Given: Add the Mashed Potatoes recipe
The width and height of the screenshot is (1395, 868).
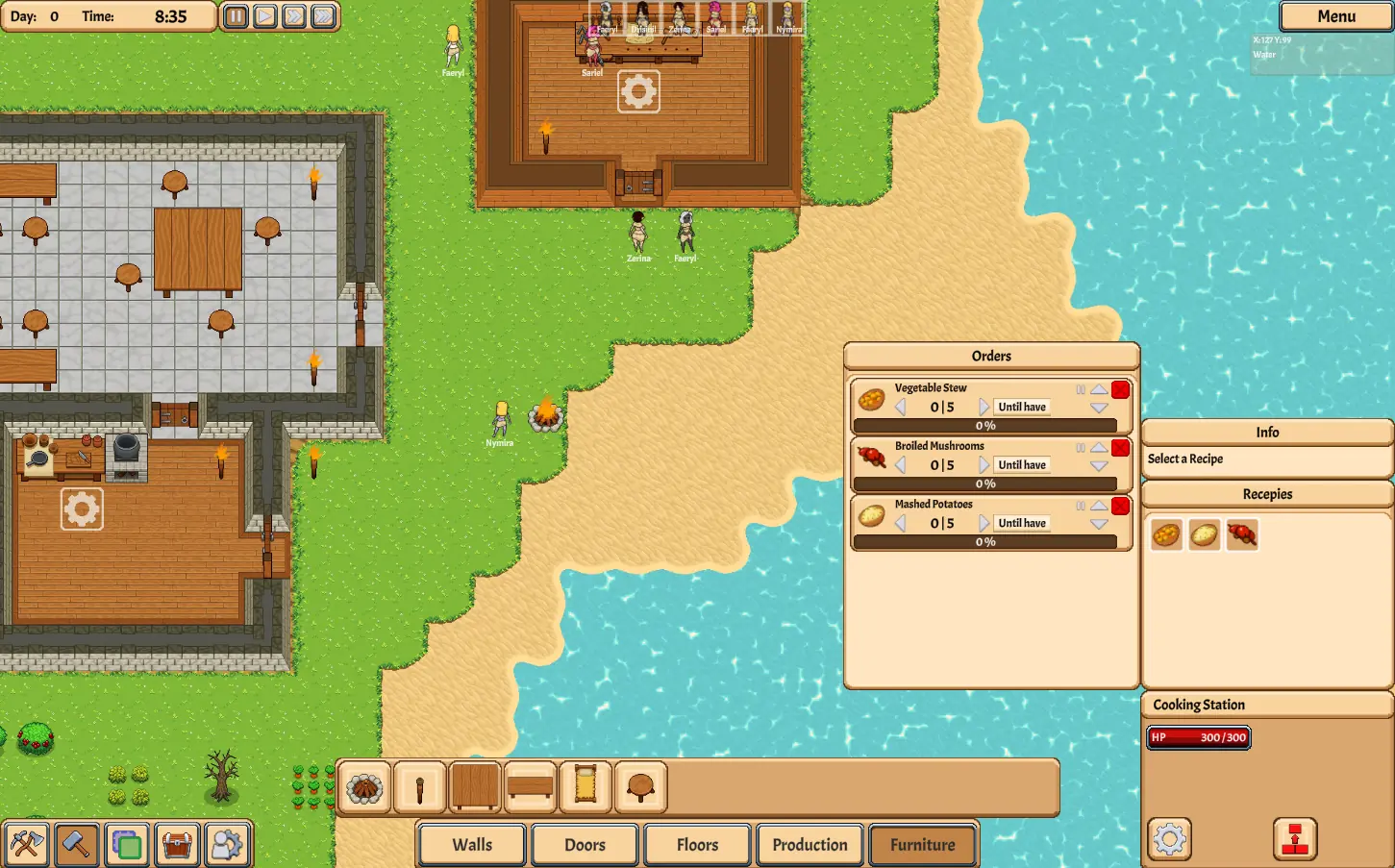Looking at the screenshot, I should click(1204, 534).
